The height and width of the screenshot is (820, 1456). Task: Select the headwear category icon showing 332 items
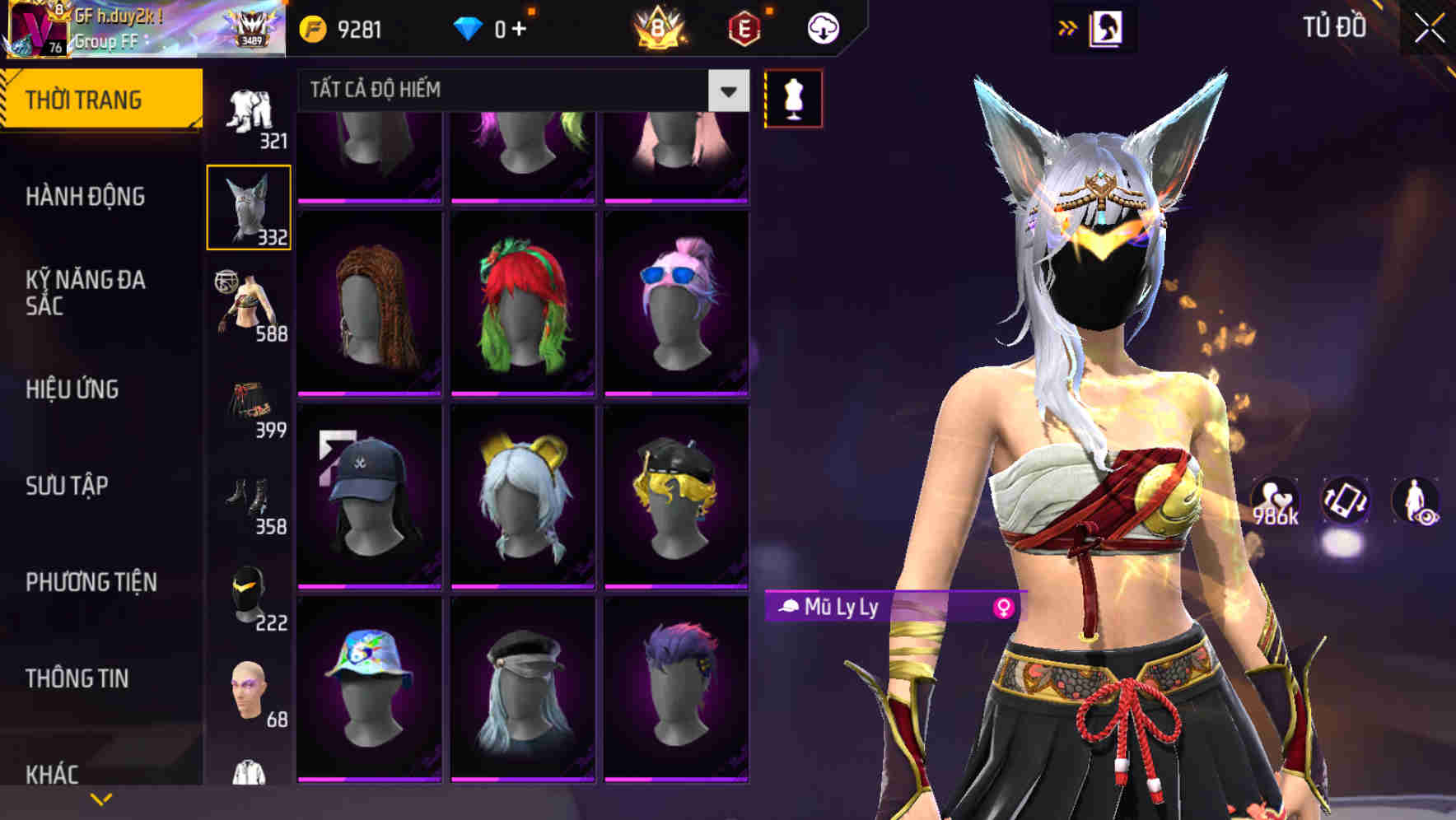(250, 204)
